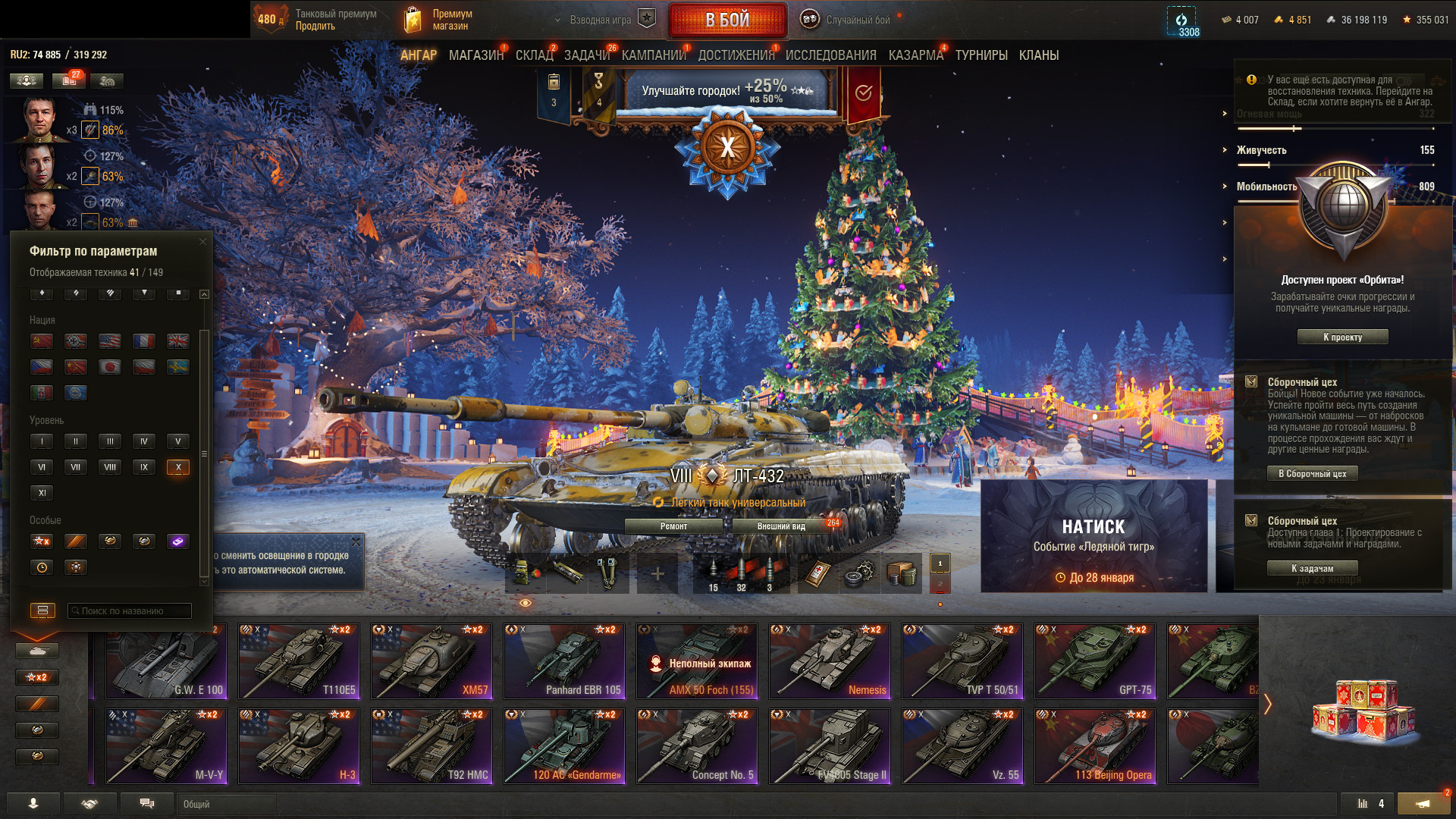1456x819 pixels.
Task: Click the Ремонт button
Action: coord(673,526)
